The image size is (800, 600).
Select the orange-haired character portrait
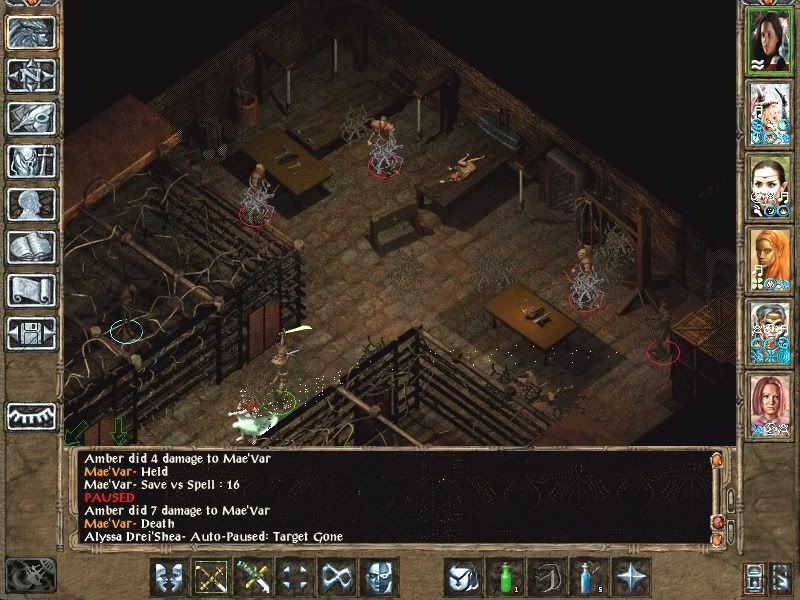pyautogui.click(x=770, y=260)
